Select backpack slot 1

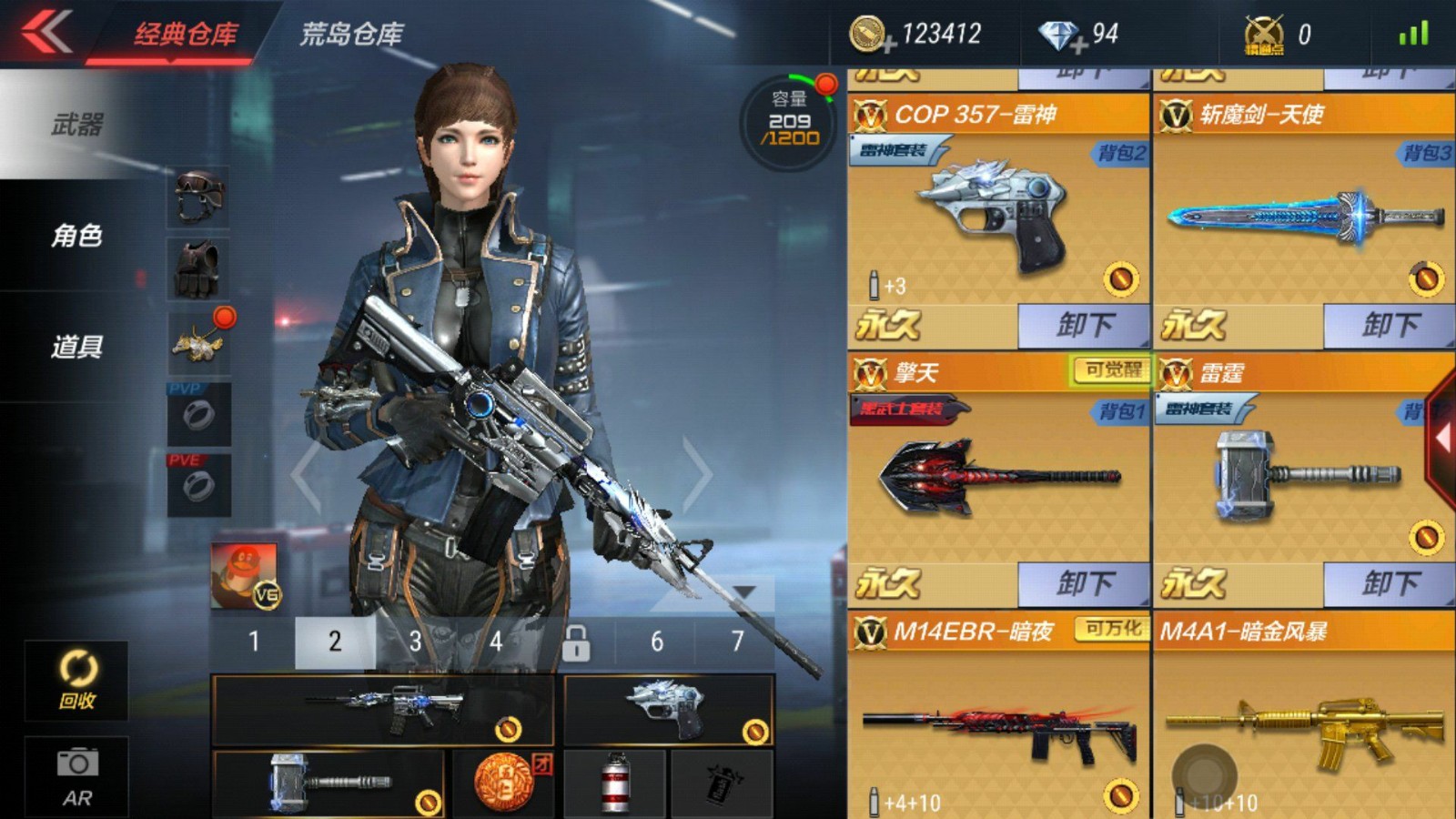[254, 642]
